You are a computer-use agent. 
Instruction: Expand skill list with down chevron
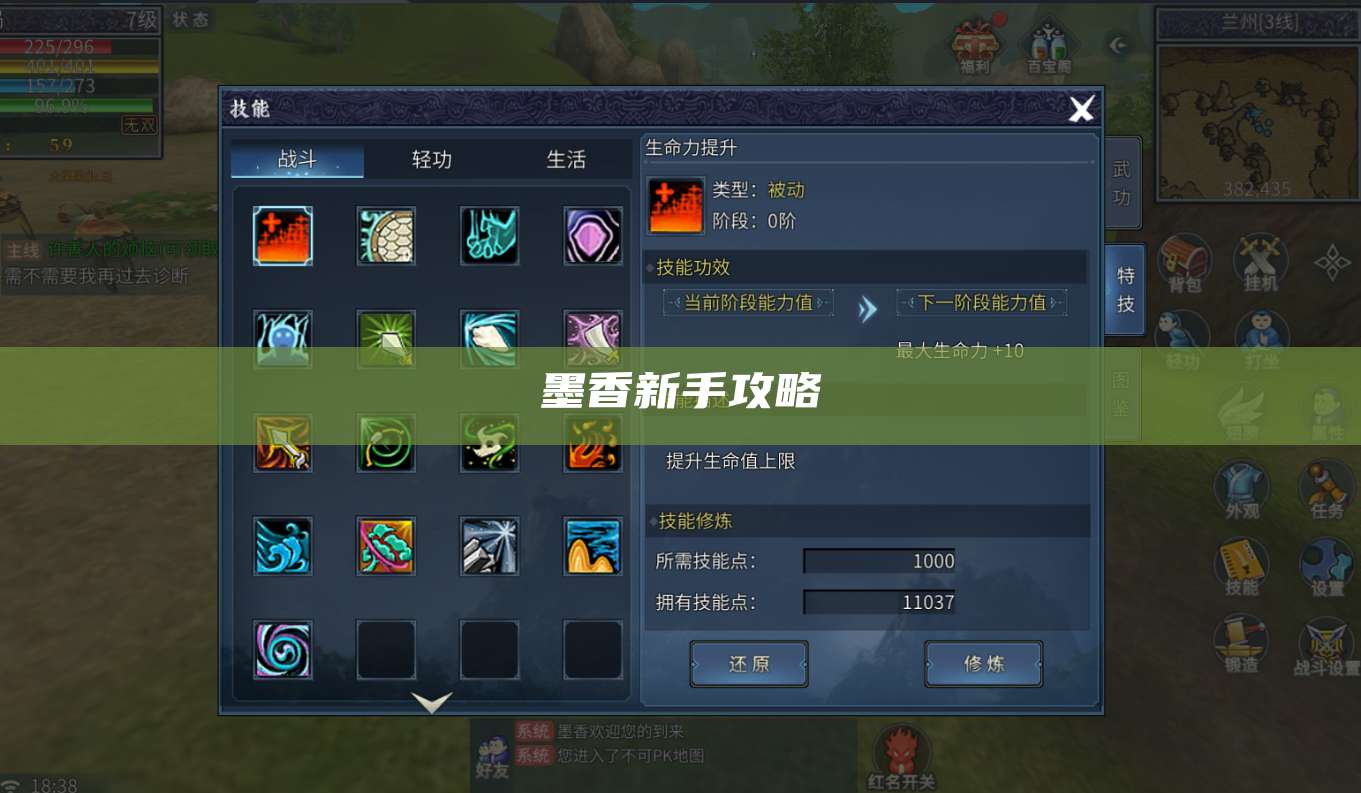point(431,702)
